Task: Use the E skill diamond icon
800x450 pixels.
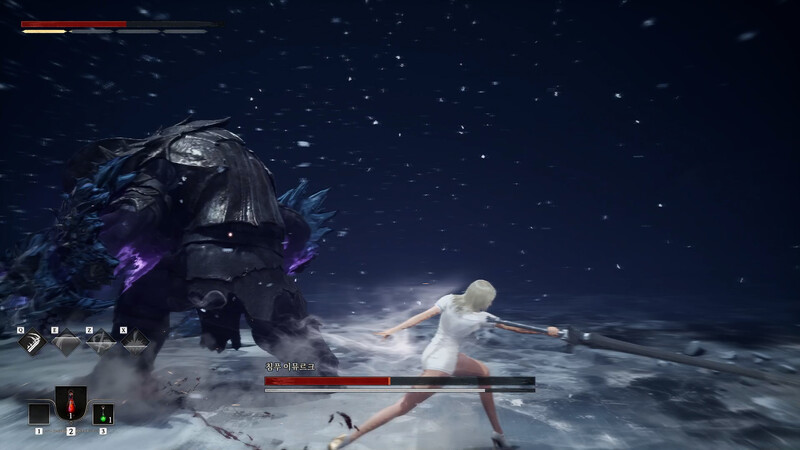Action: (66, 343)
